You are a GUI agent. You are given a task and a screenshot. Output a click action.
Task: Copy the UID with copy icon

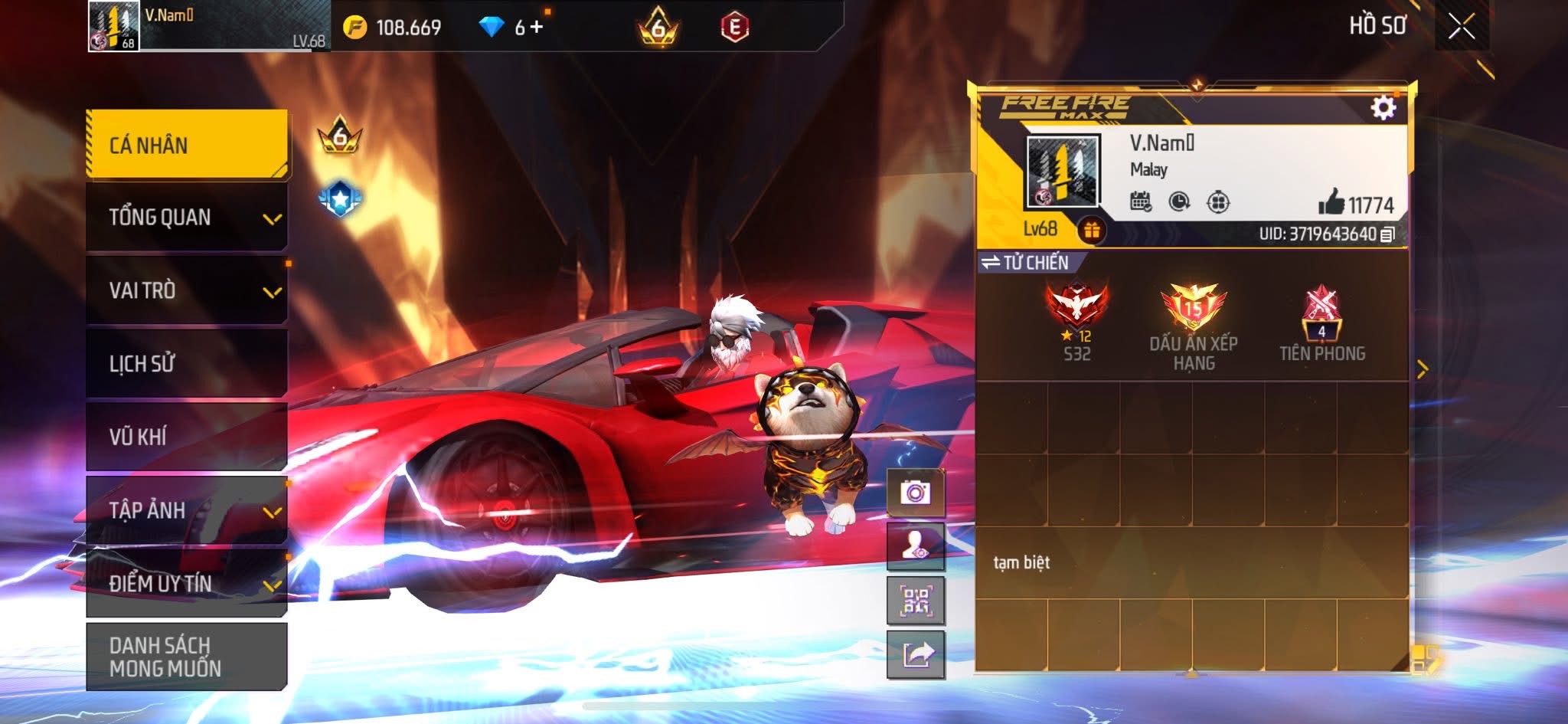pyautogui.click(x=1387, y=234)
